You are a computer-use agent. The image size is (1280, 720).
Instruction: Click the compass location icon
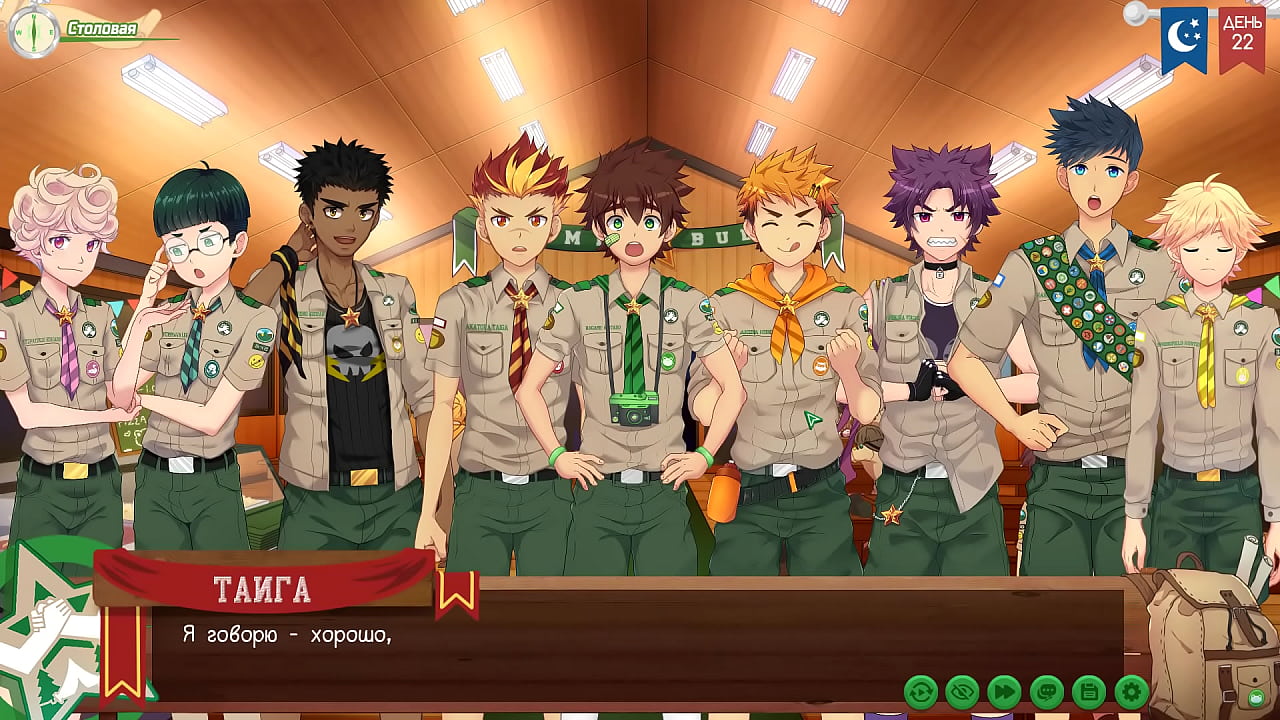32,32
